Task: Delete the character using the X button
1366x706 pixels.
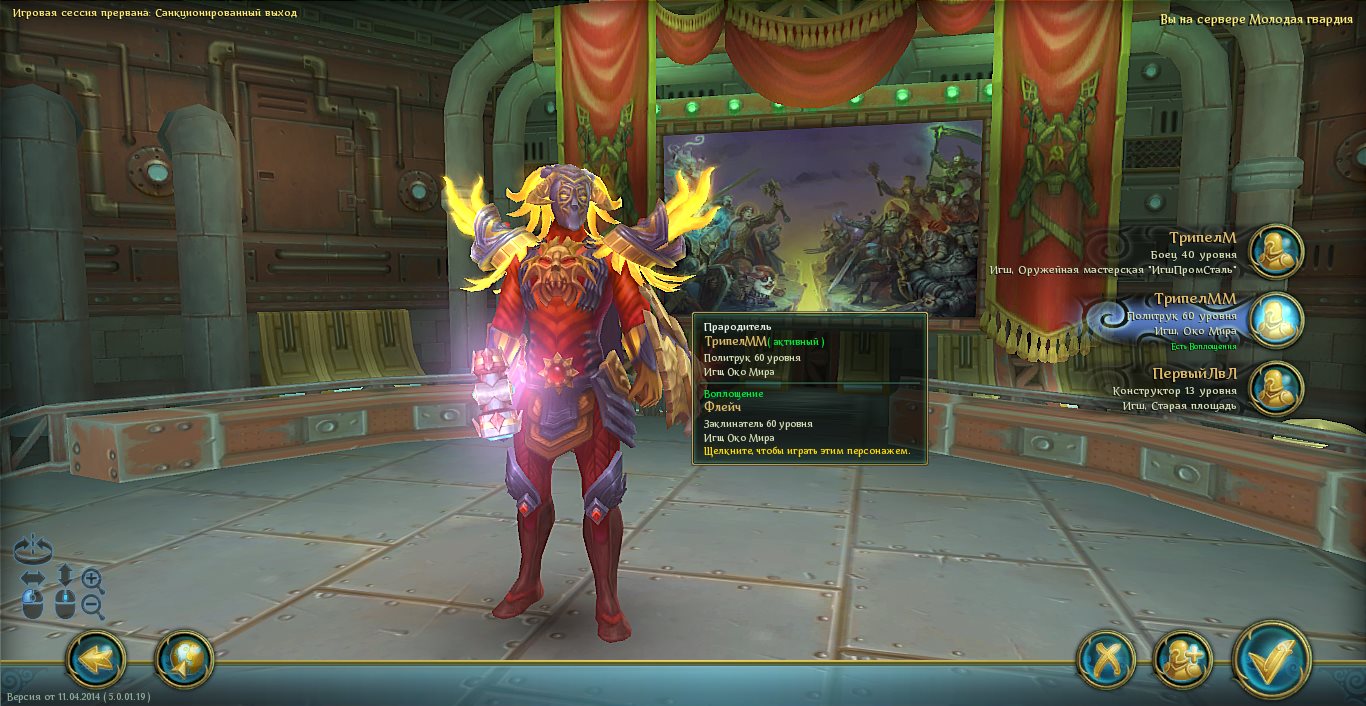Action: point(1106,660)
